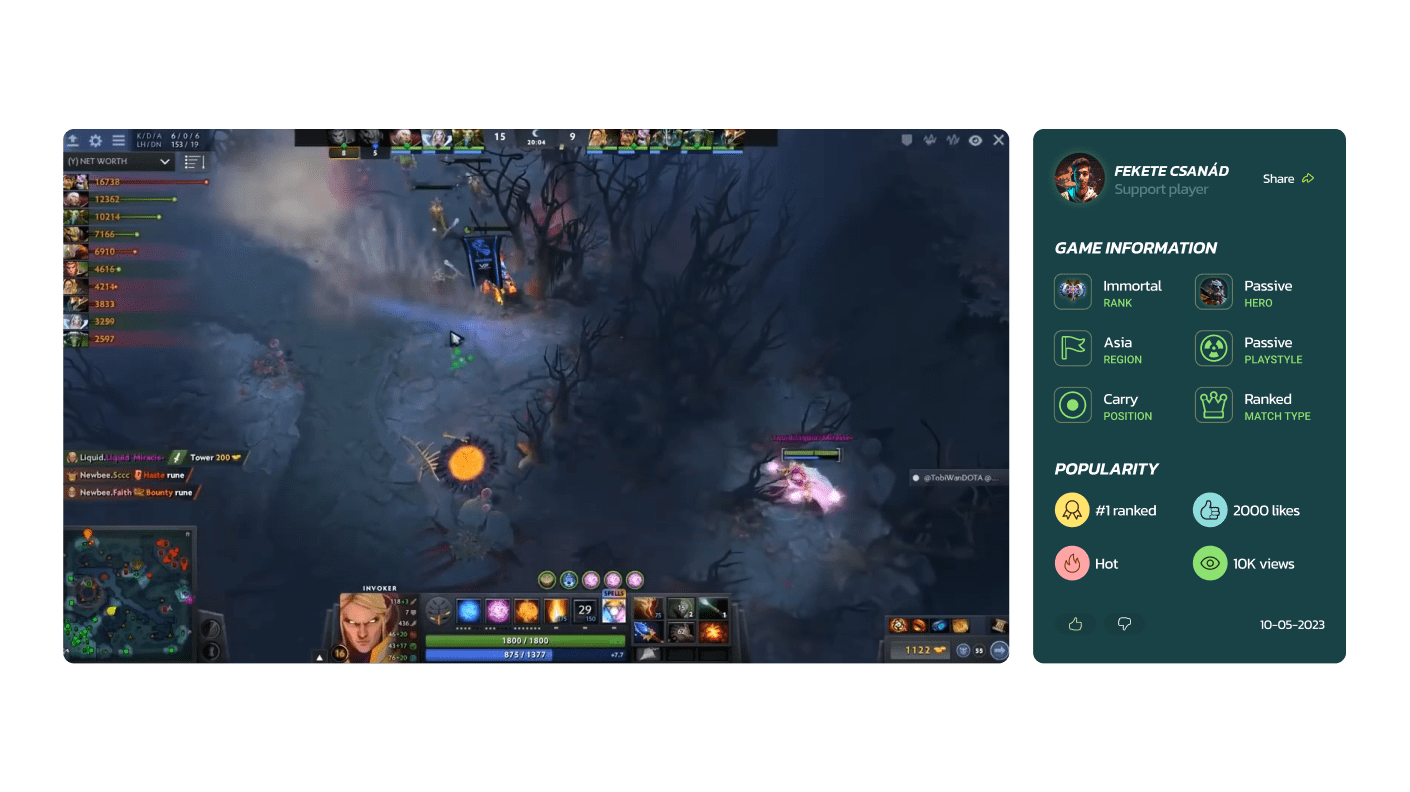Open the settings gear in the top bar
1410x792 pixels.
coord(95,140)
